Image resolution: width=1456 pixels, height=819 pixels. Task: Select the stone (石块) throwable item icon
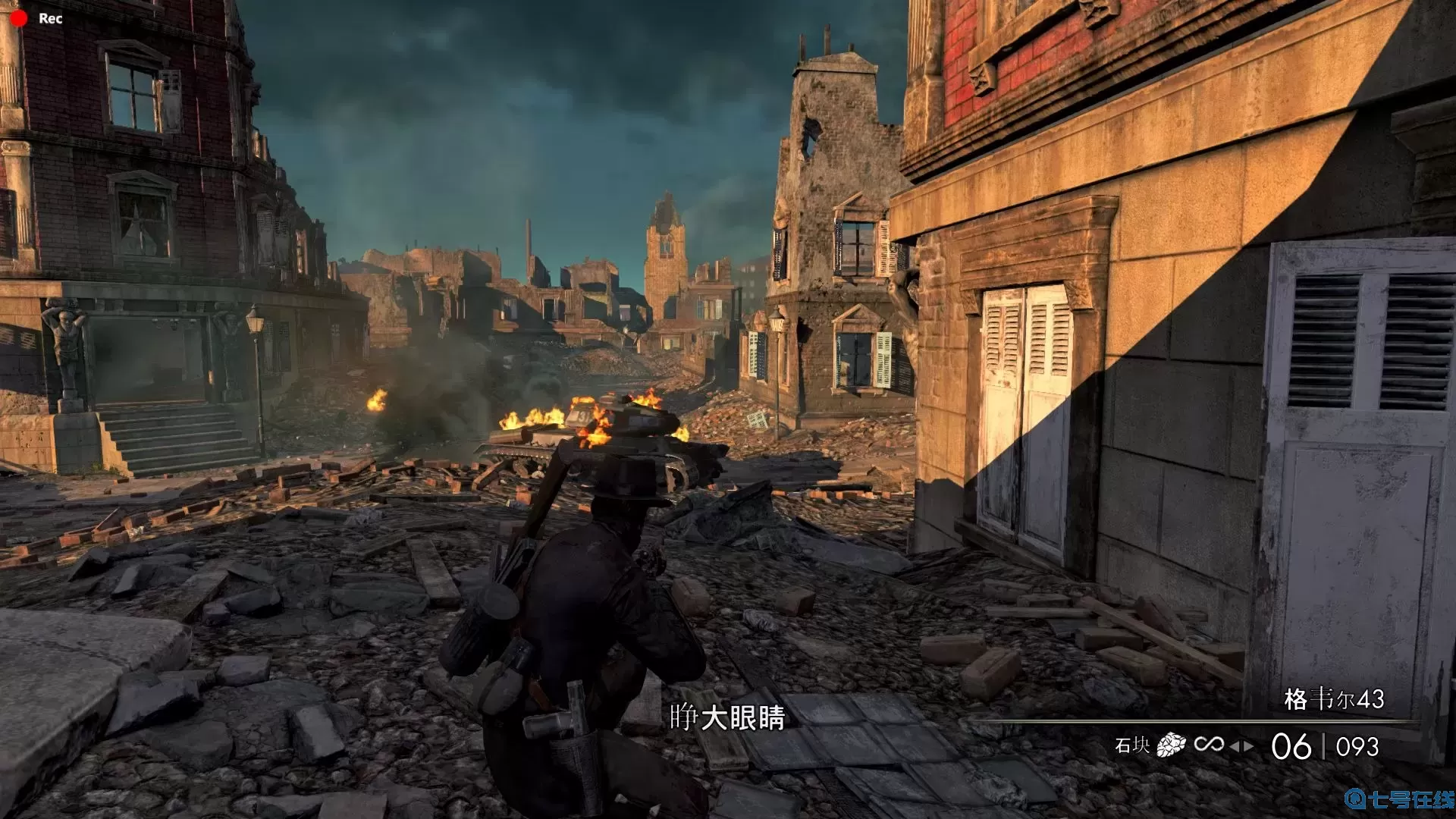tap(1171, 745)
